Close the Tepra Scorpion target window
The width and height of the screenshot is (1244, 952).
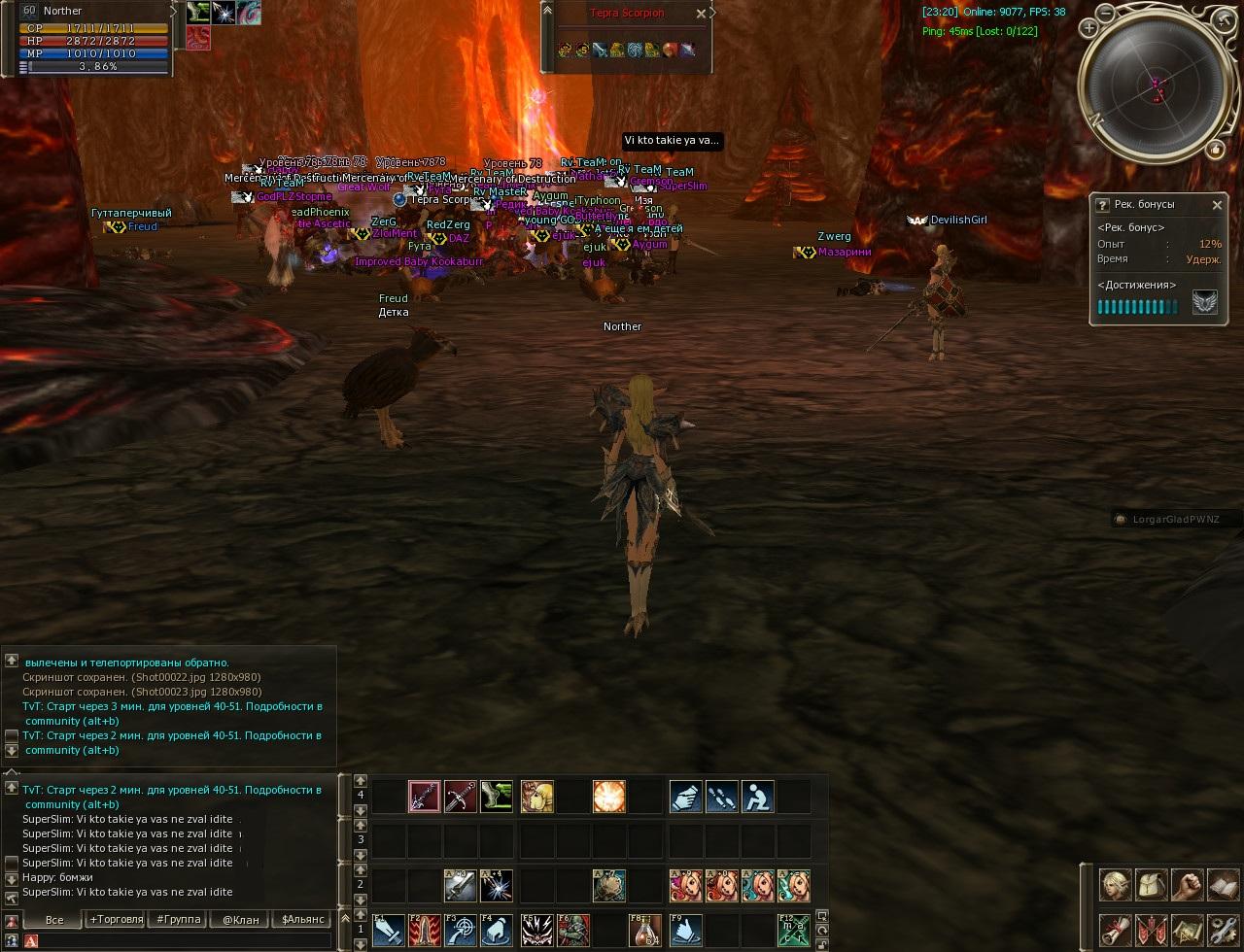[x=701, y=14]
